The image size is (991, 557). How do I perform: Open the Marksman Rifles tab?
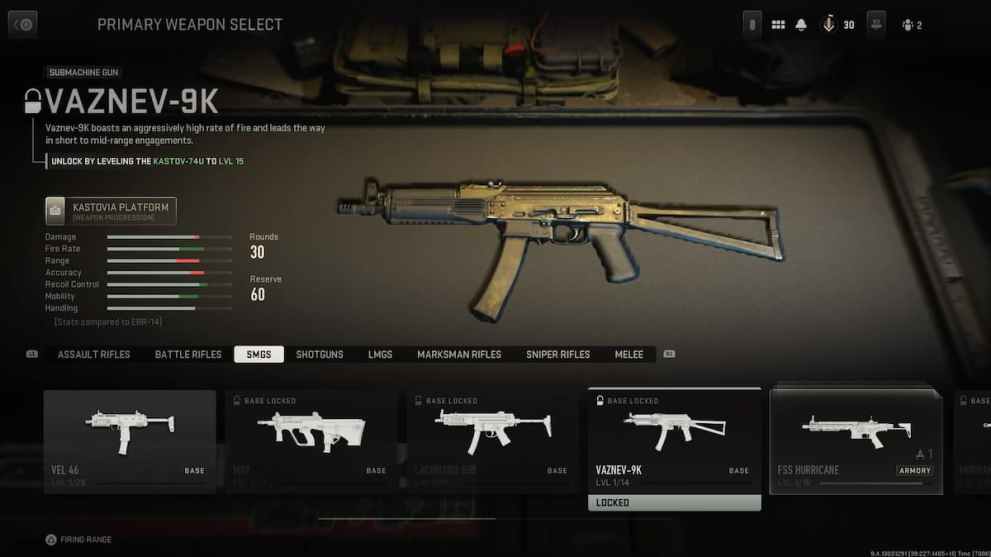coord(459,355)
